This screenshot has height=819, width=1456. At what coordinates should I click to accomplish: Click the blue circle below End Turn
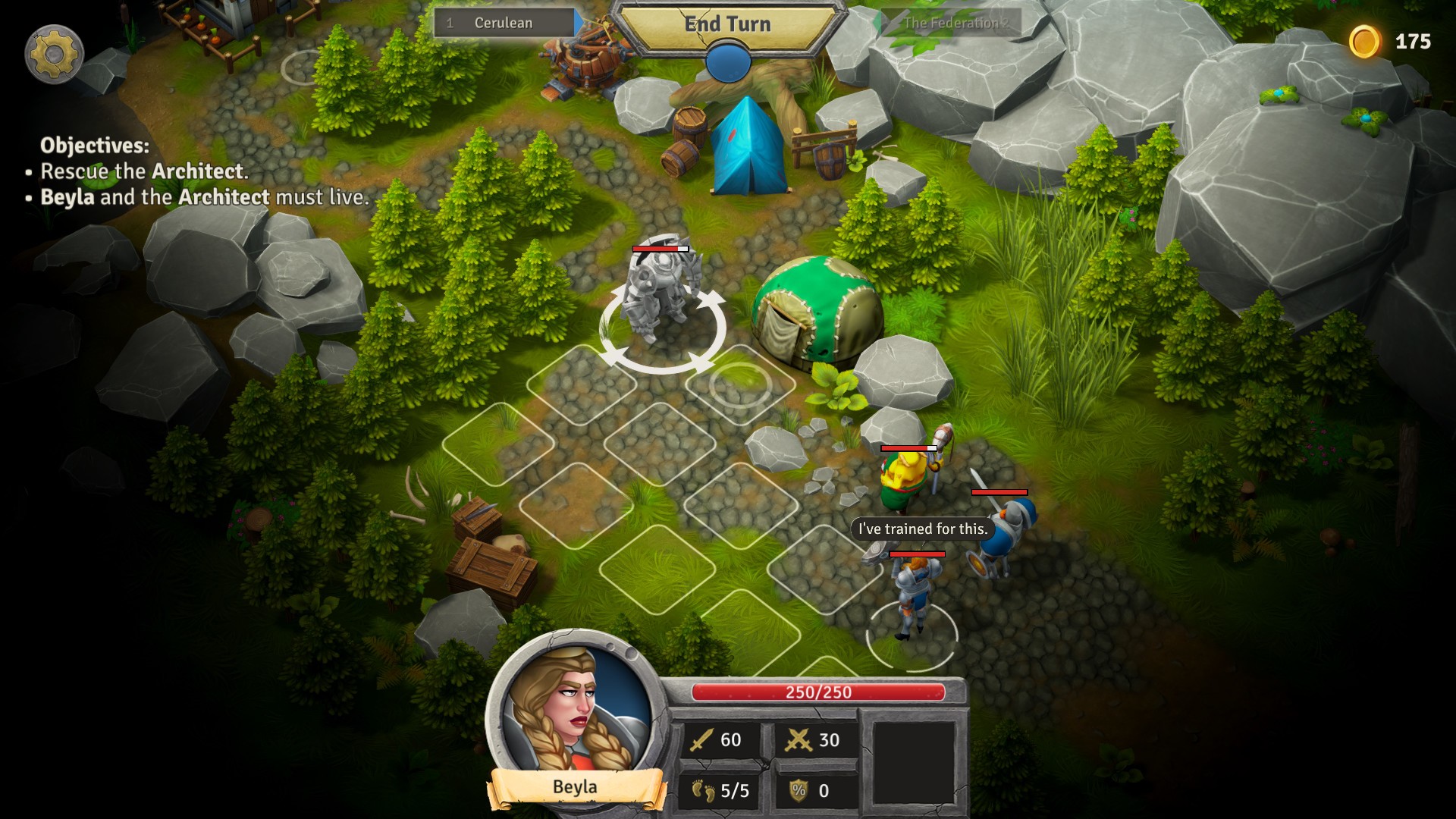pyautogui.click(x=726, y=62)
